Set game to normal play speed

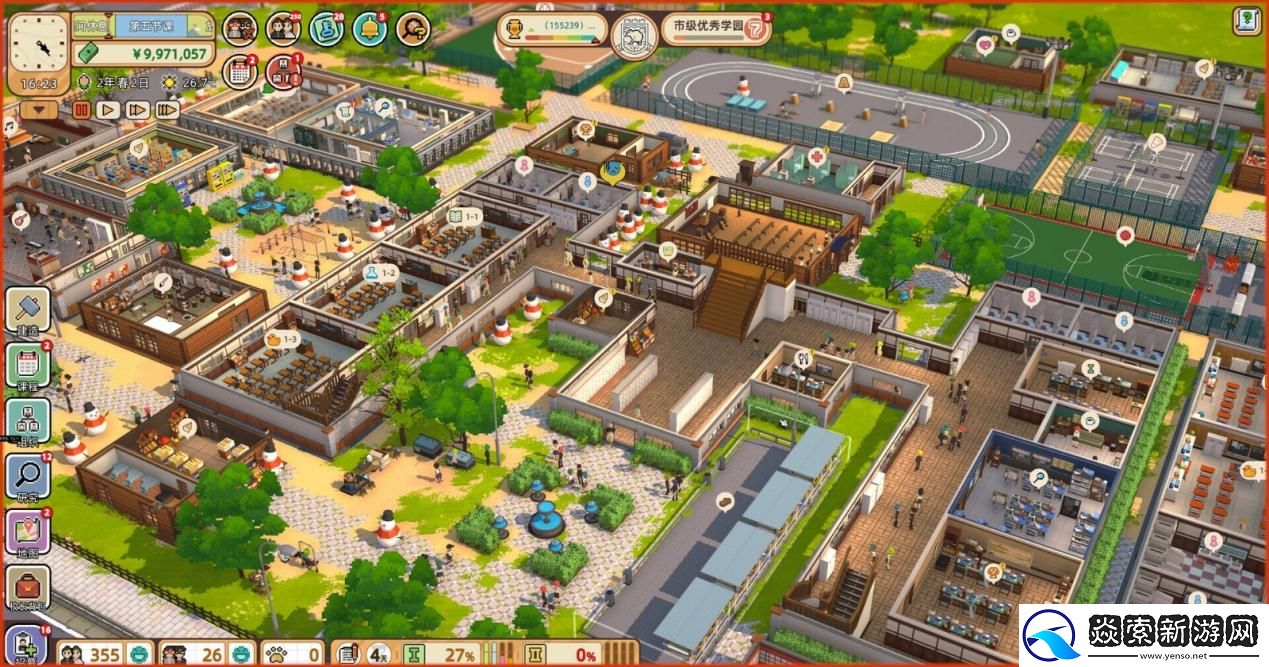tap(108, 109)
